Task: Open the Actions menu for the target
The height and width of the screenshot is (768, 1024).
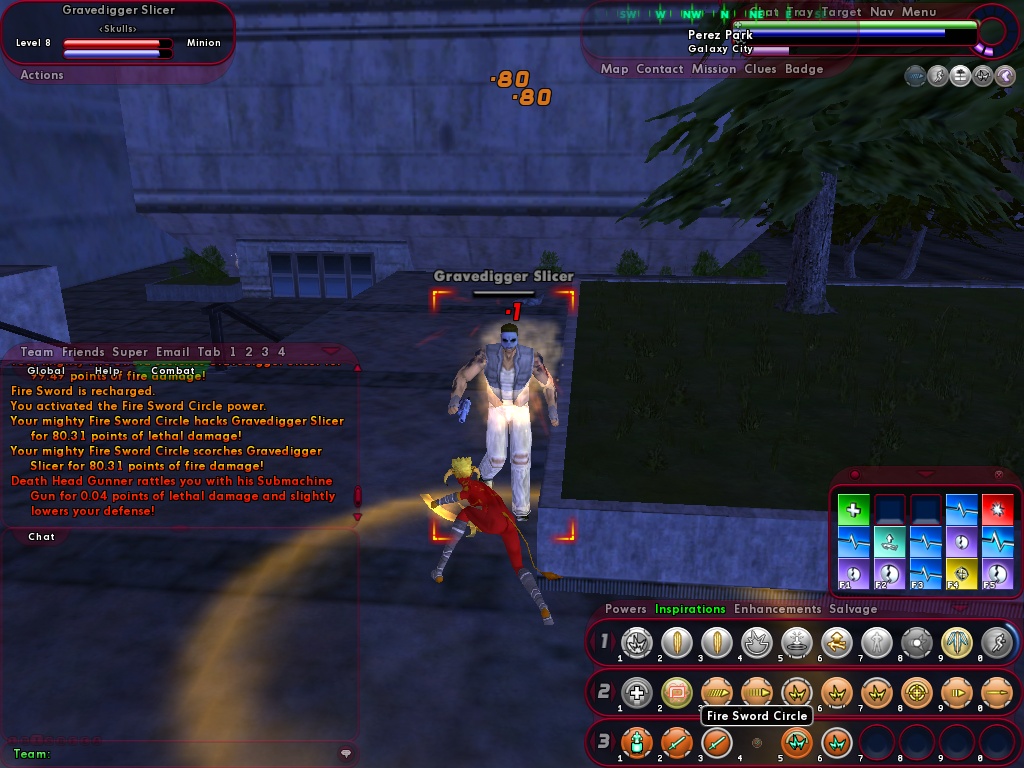Action: click(x=42, y=75)
